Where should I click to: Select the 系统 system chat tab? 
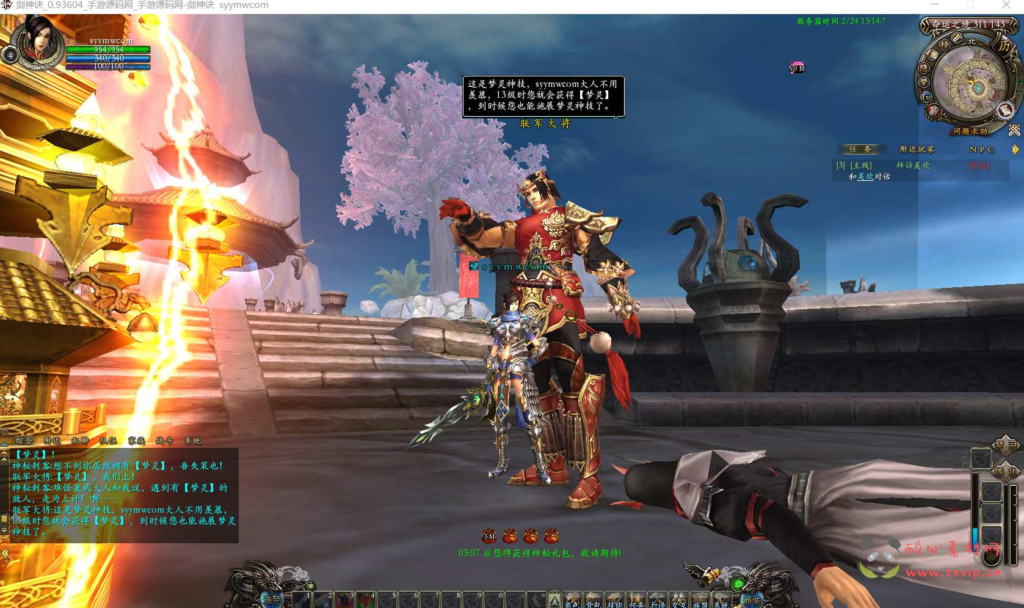192,440
